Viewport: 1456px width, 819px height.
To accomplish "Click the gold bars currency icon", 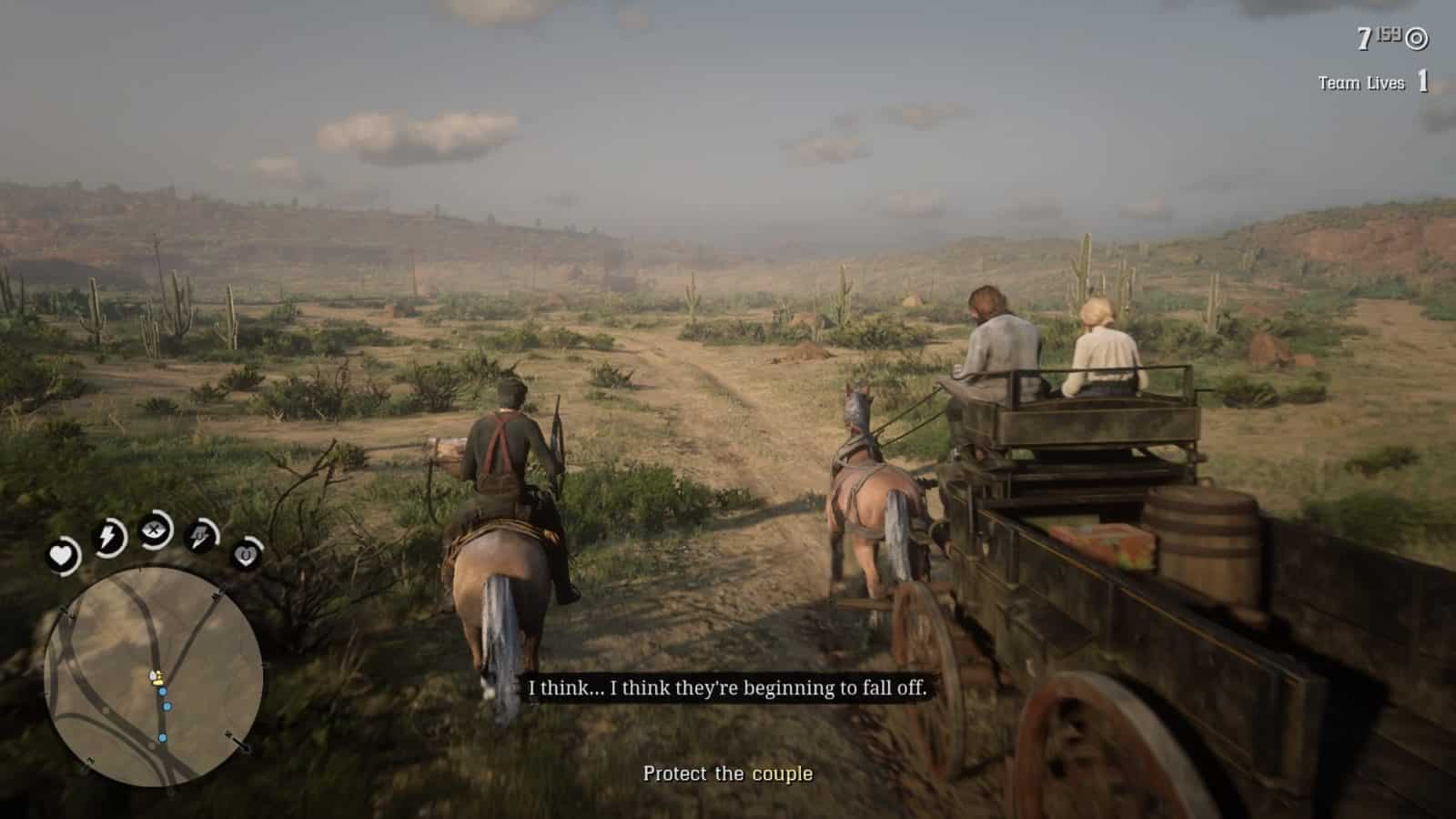I will 1416,38.
